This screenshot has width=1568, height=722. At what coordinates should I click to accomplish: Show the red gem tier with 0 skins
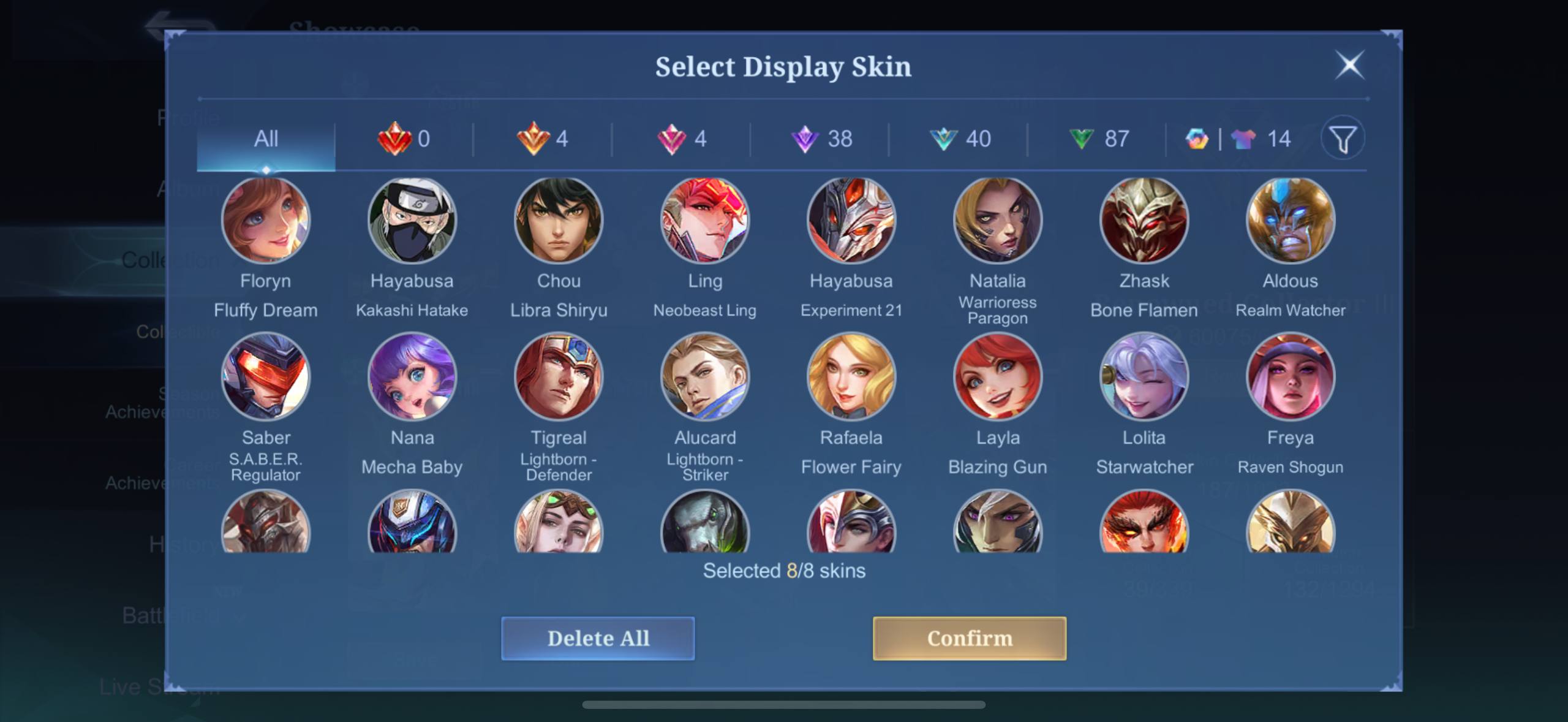[x=404, y=139]
